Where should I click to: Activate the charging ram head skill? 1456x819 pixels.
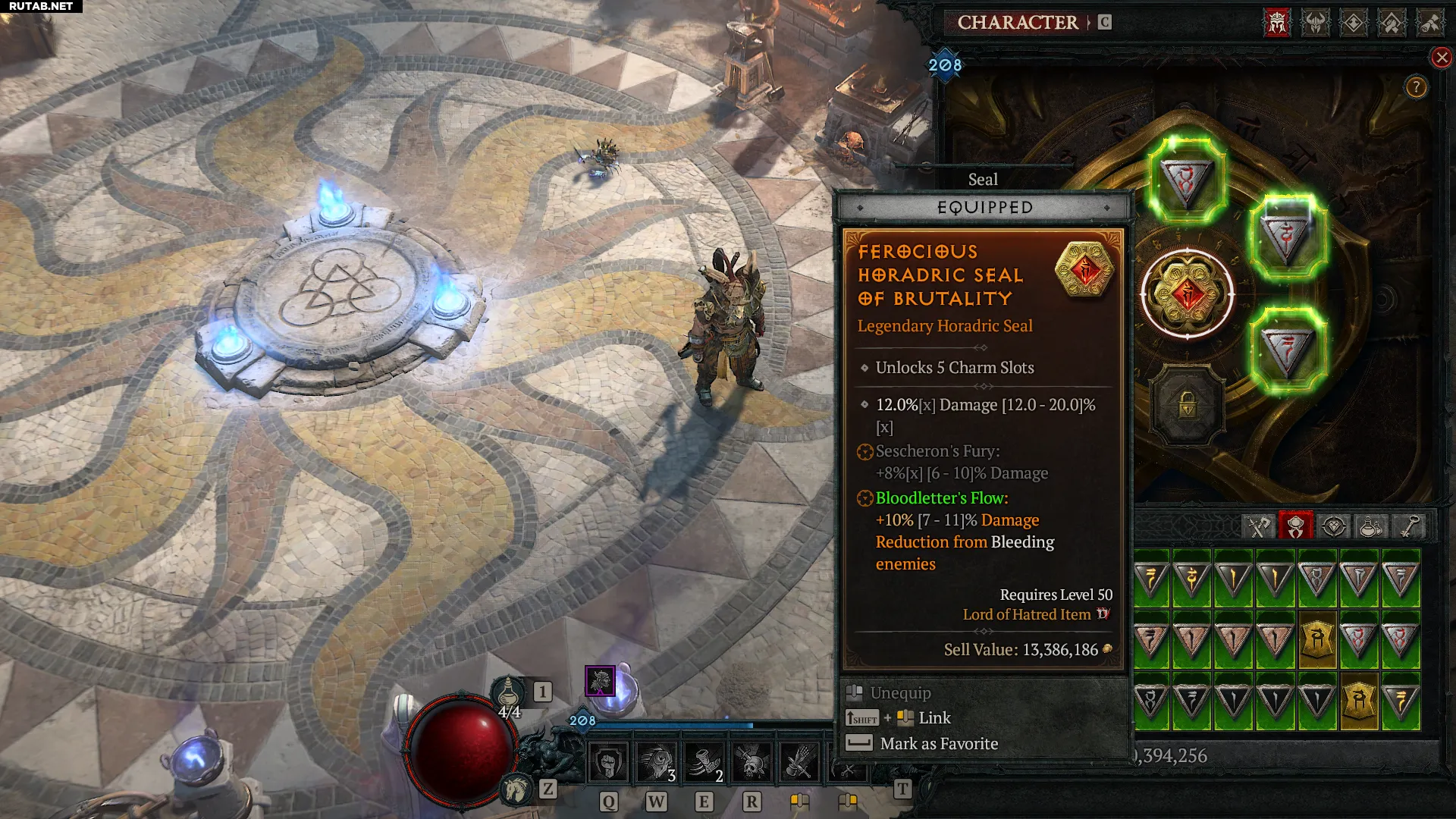point(656,762)
